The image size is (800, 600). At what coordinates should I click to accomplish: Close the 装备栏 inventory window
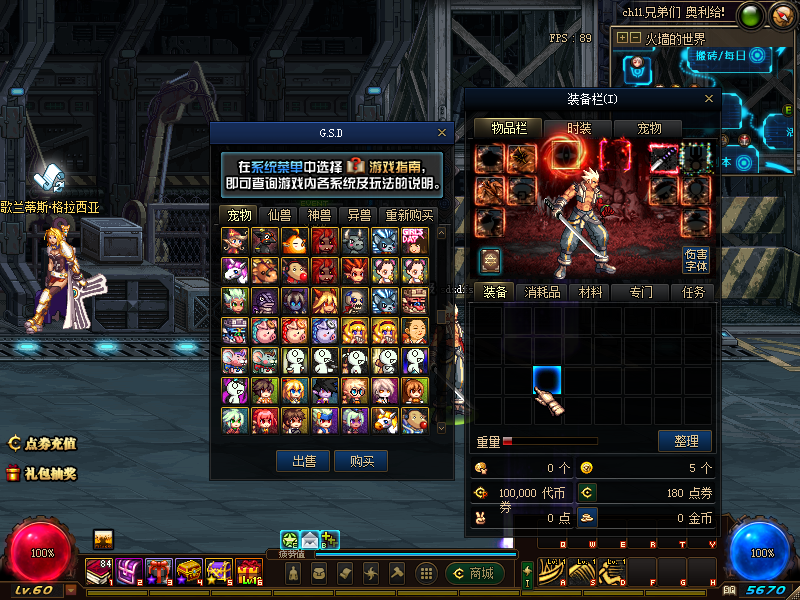pos(710,99)
